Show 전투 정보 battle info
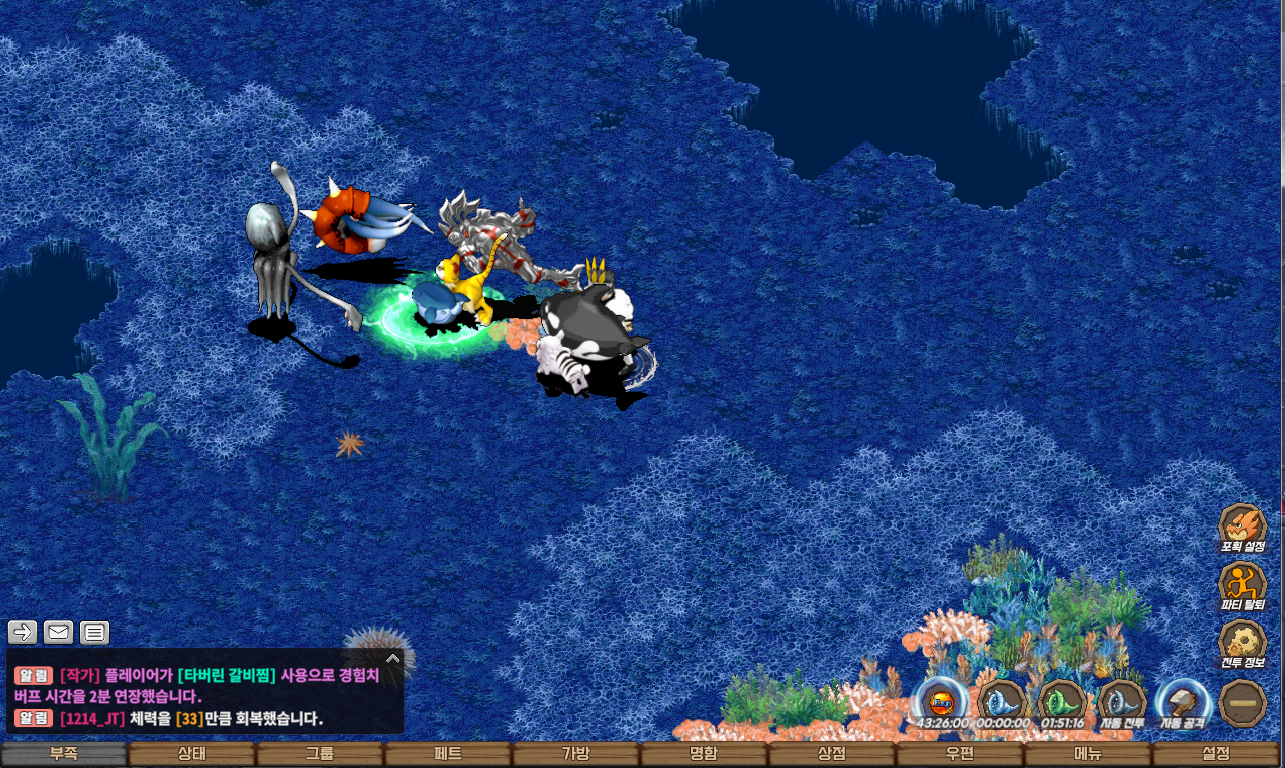Screen dimensions: 1285x768 [1242, 643]
